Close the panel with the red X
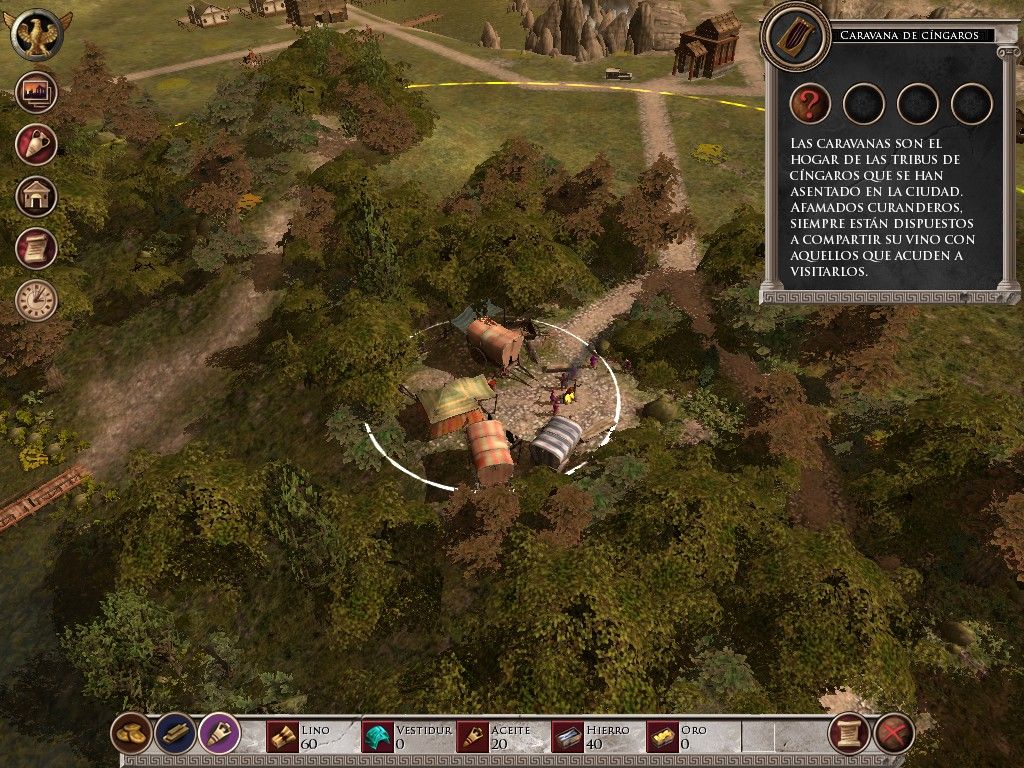Image resolution: width=1024 pixels, height=768 pixels. (x=894, y=734)
